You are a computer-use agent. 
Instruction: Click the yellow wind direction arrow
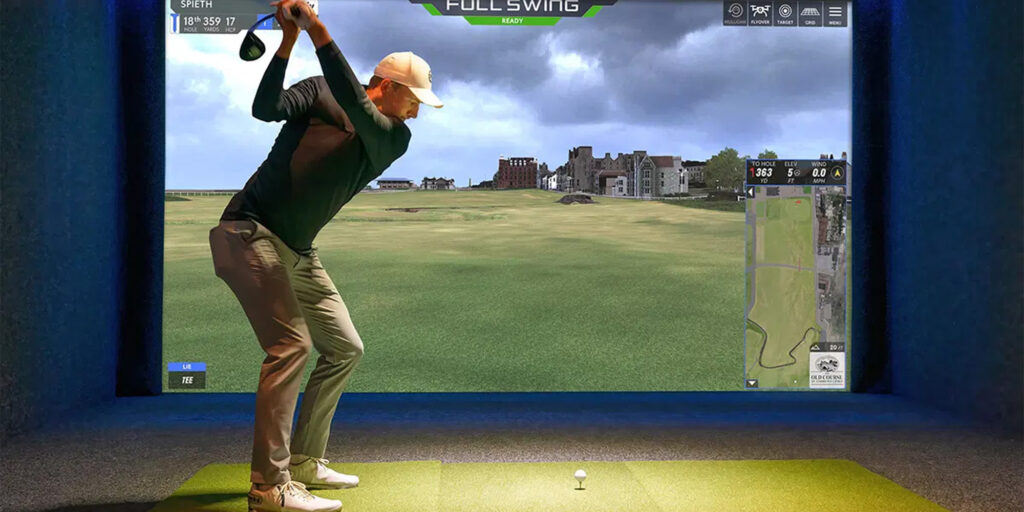(x=836, y=173)
